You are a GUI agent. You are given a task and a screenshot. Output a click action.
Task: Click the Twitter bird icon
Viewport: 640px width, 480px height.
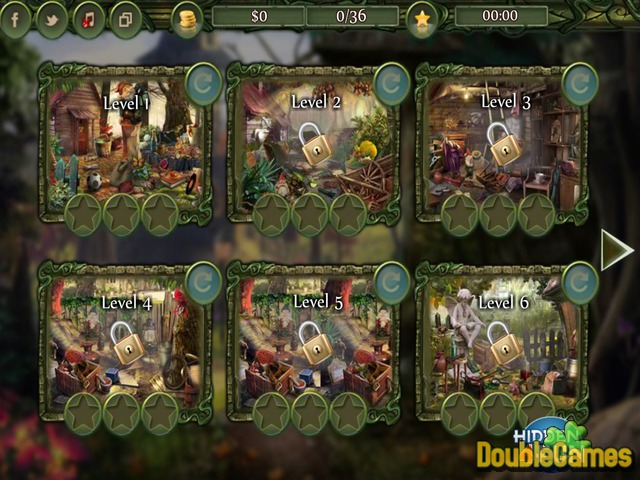tap(52, 19)
